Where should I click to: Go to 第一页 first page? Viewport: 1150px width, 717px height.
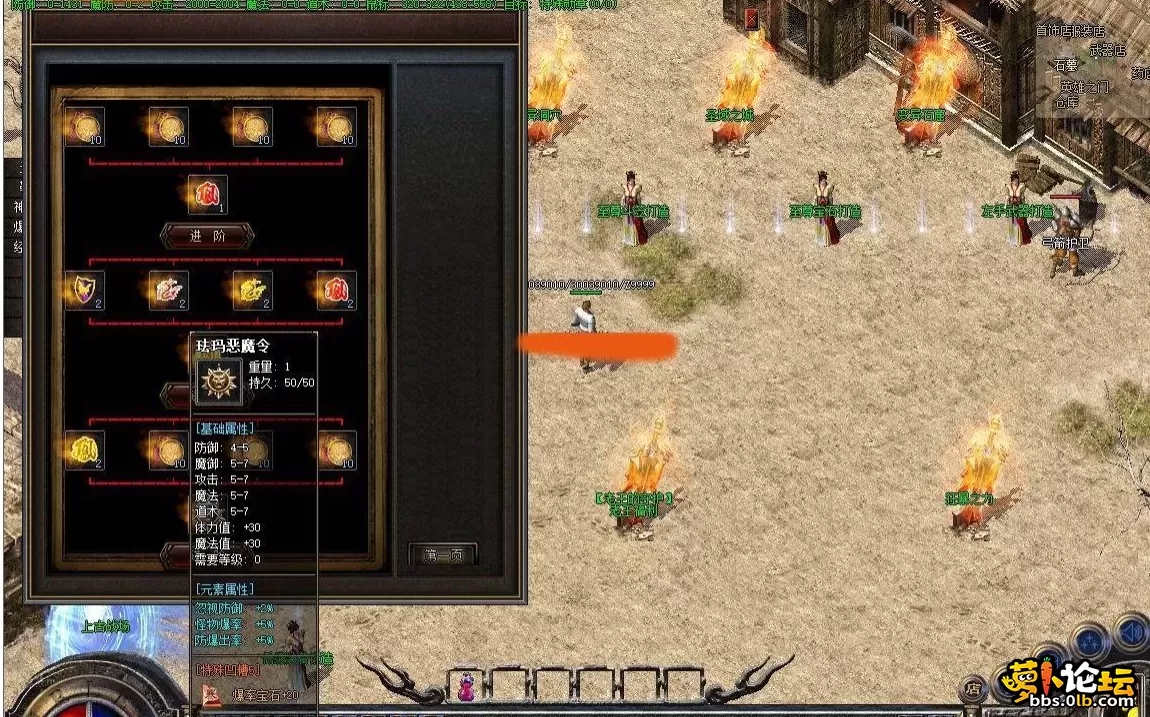(443, 555)
